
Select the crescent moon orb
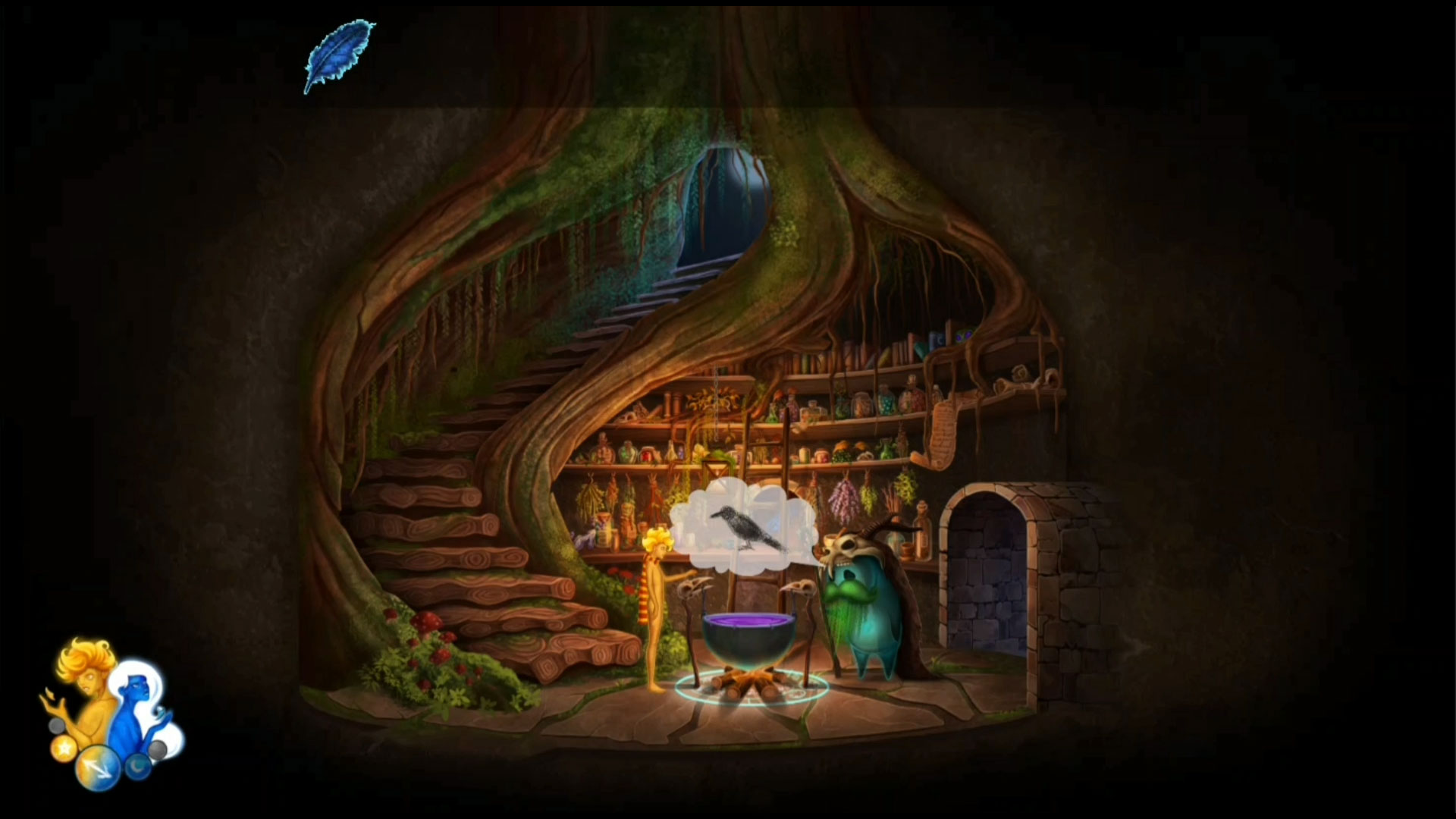click(x=139, y=767)
